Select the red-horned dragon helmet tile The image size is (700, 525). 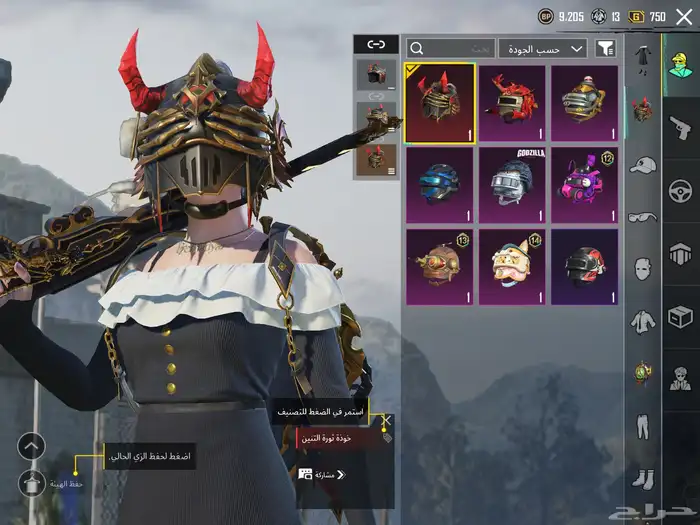440,103
